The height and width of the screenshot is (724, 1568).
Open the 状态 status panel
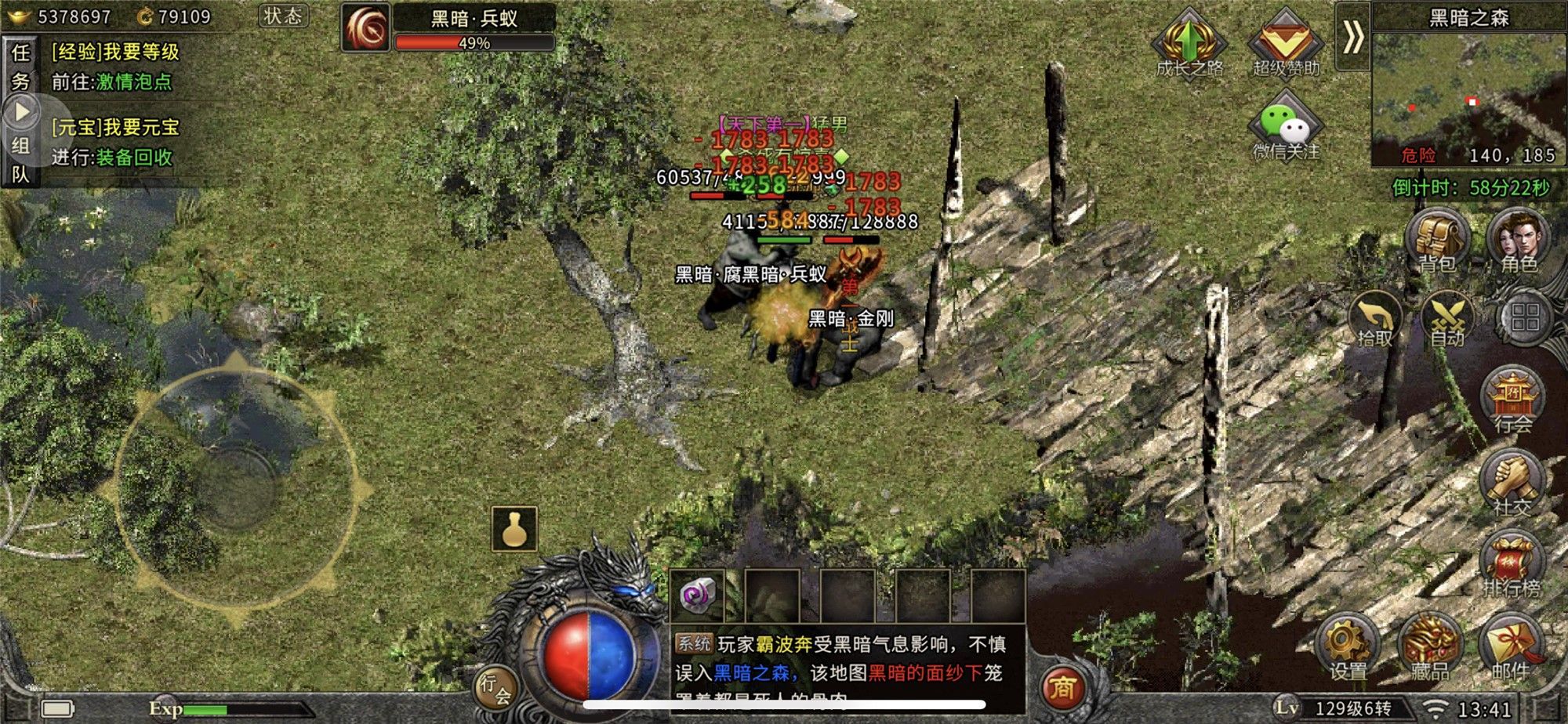click(x=283, y=16)
